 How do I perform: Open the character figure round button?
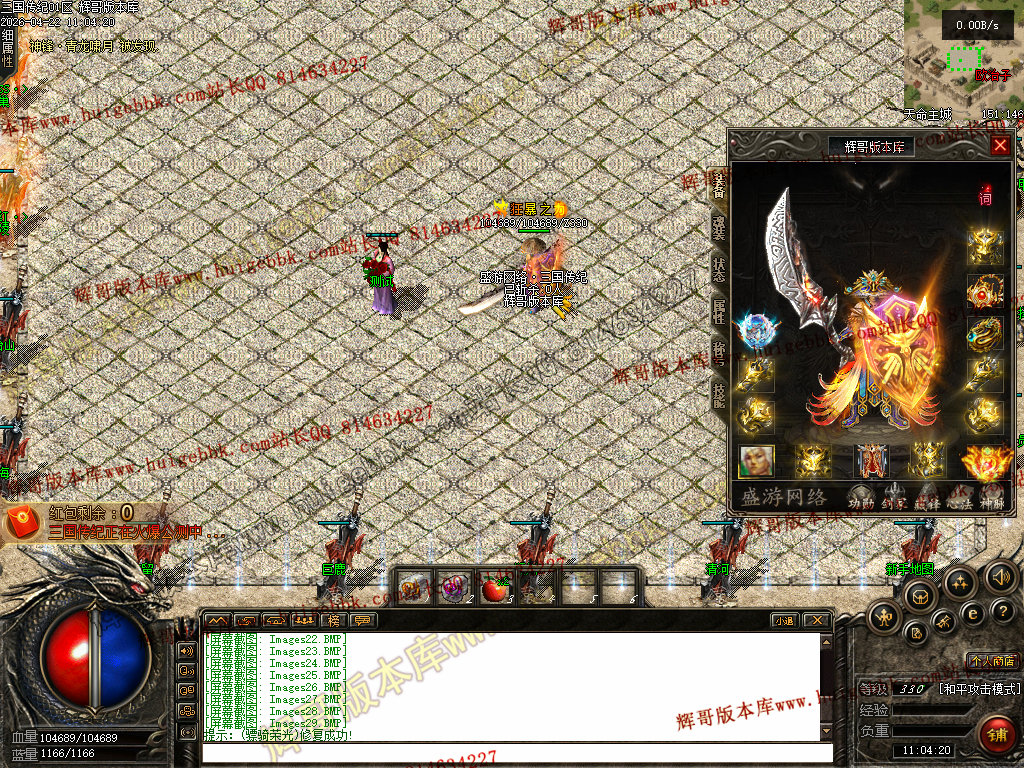coord(884,617)
